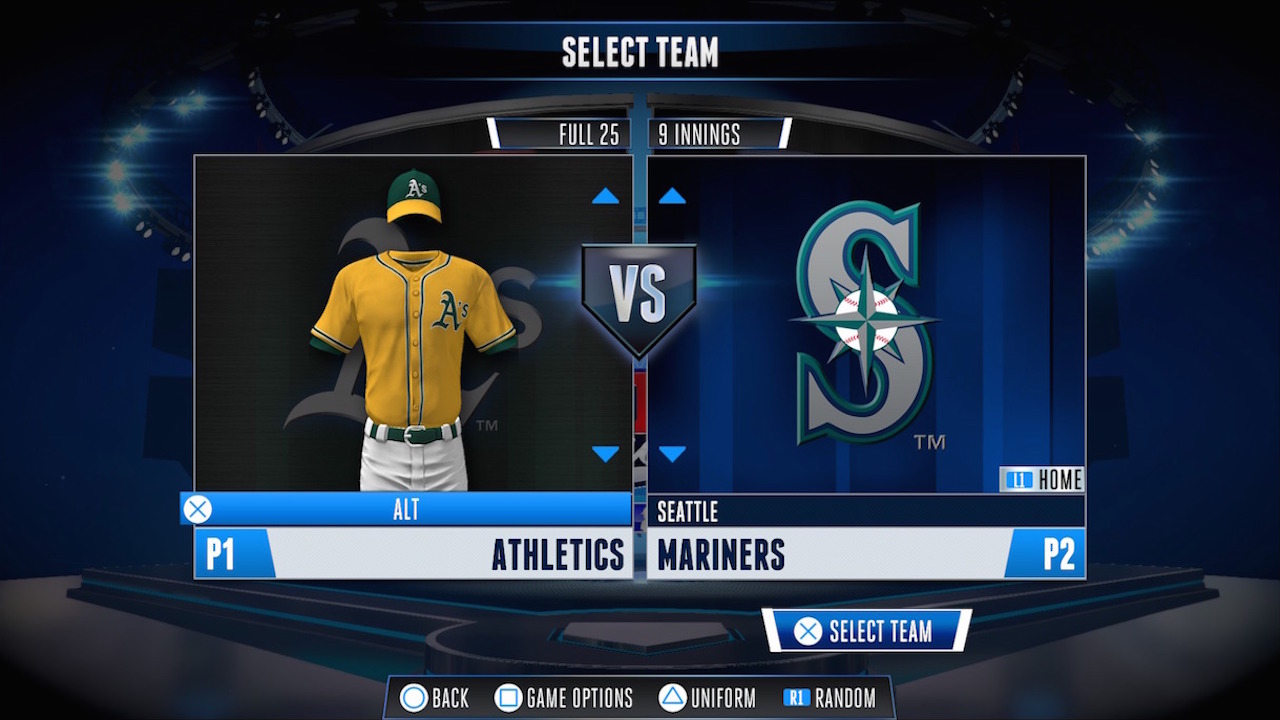
Task: Toggle the home team with L1 Home
Action: (x=1045, y=479)
